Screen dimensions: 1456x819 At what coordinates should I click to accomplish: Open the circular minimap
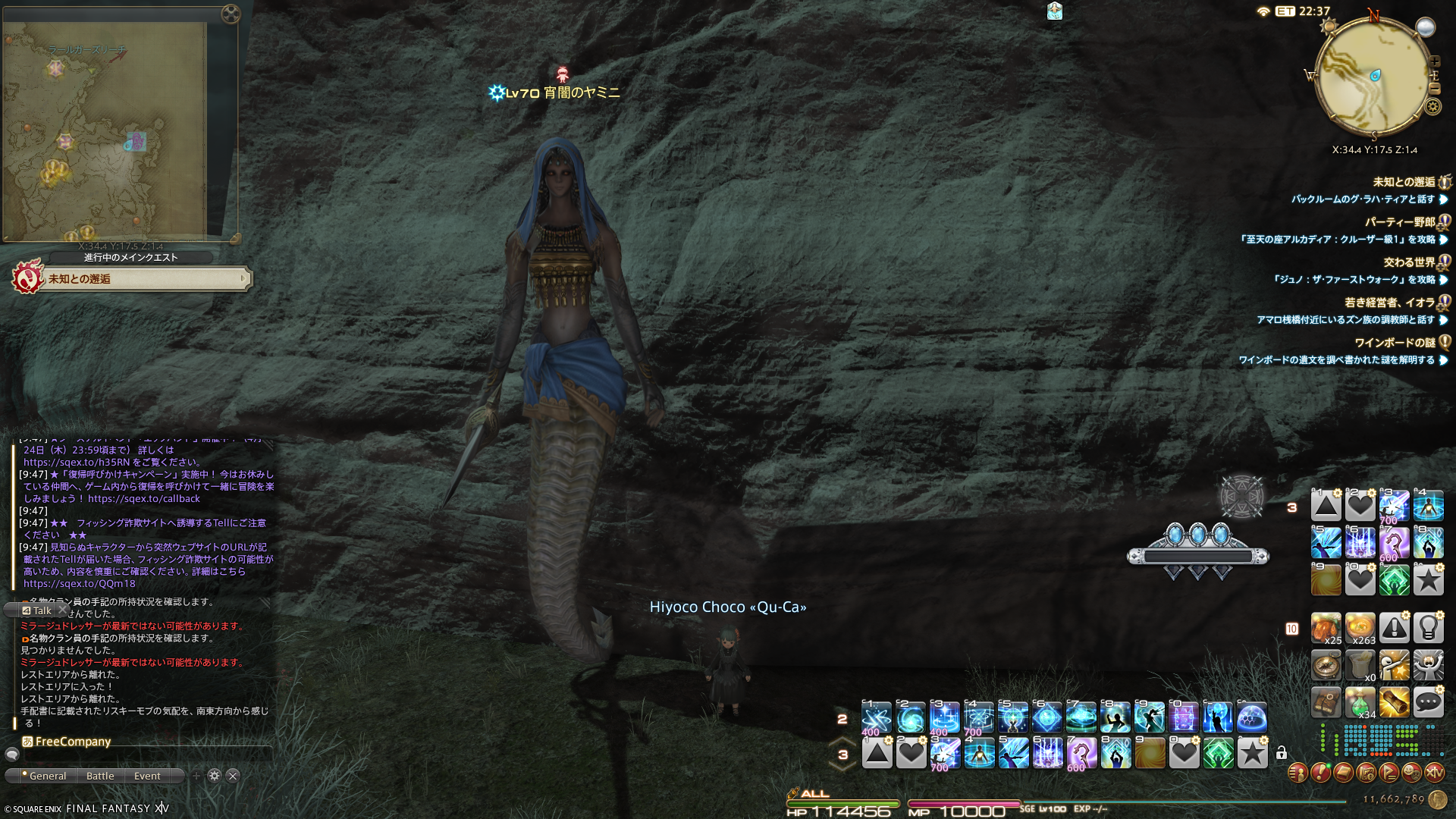click(x=1373, y=76)
